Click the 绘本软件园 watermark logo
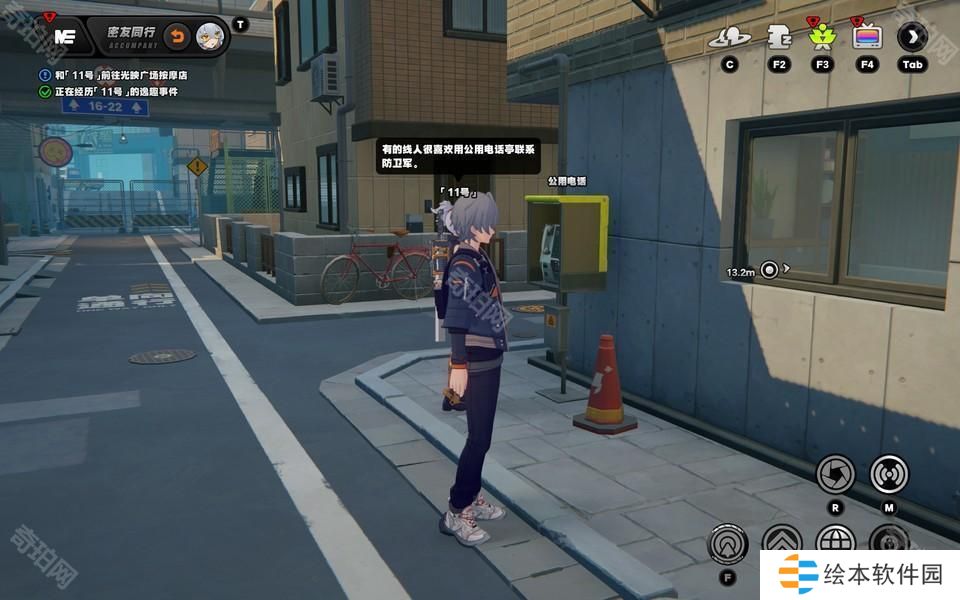The width and height of the screenshot is (960, 600). [x=861, y=574]
